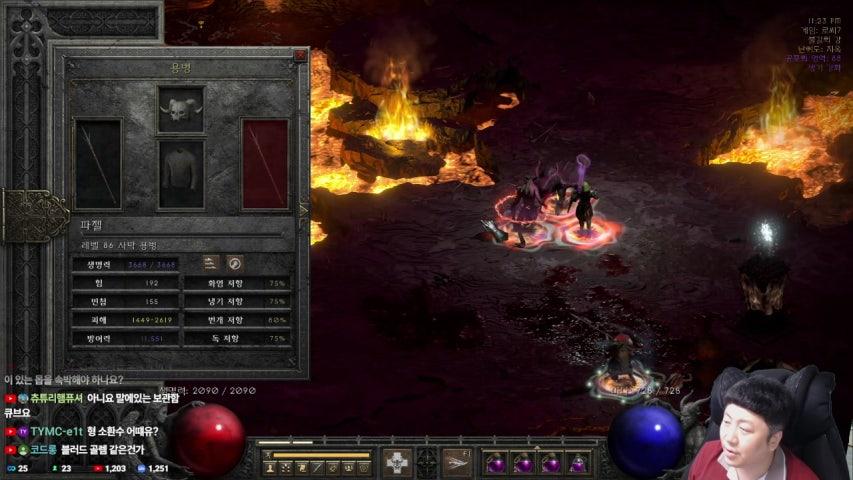Close the mercenary panel

pyautogui.click(x=300, y=57)
